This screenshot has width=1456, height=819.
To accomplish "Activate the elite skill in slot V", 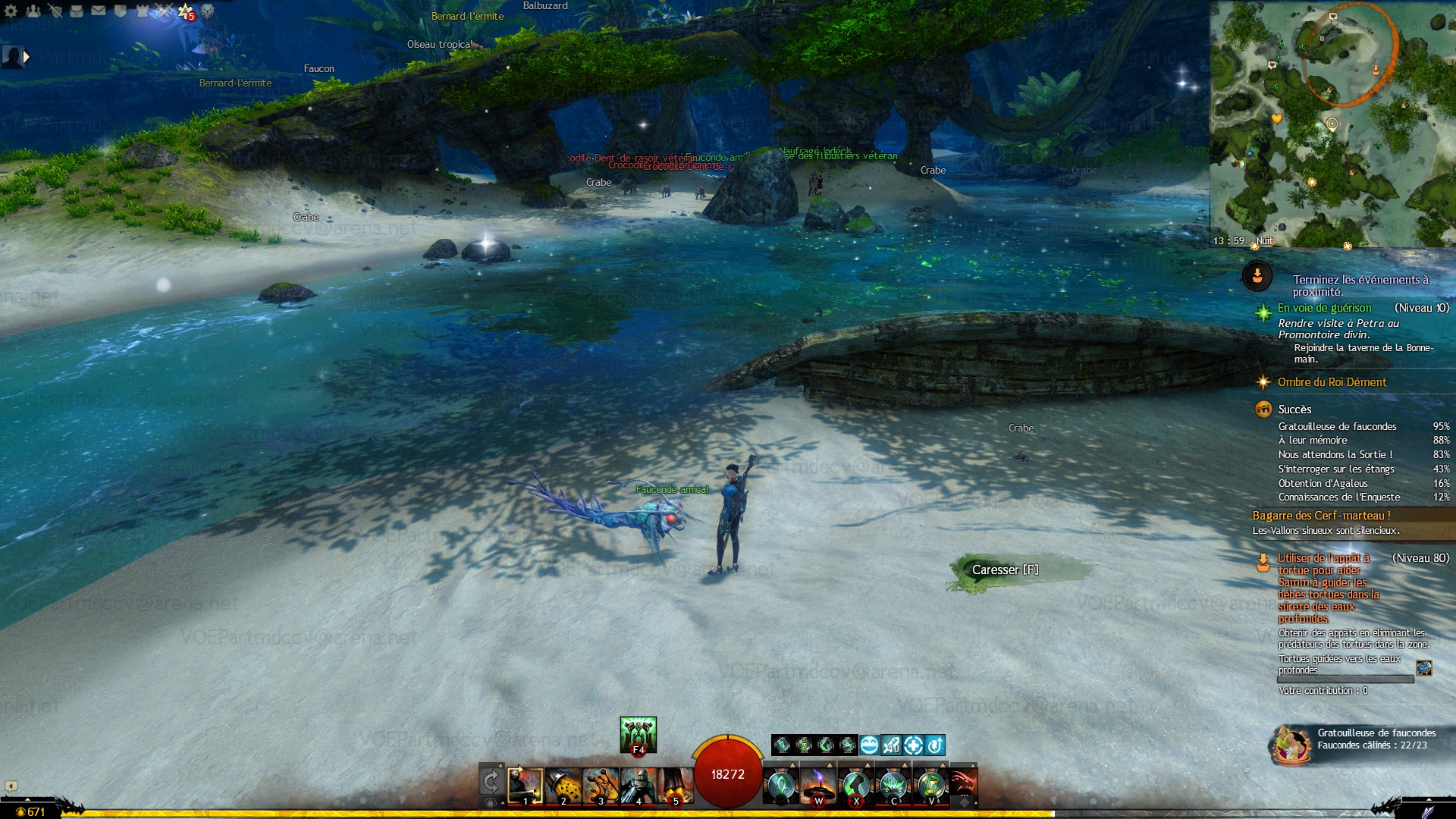I will pos(931,786).
